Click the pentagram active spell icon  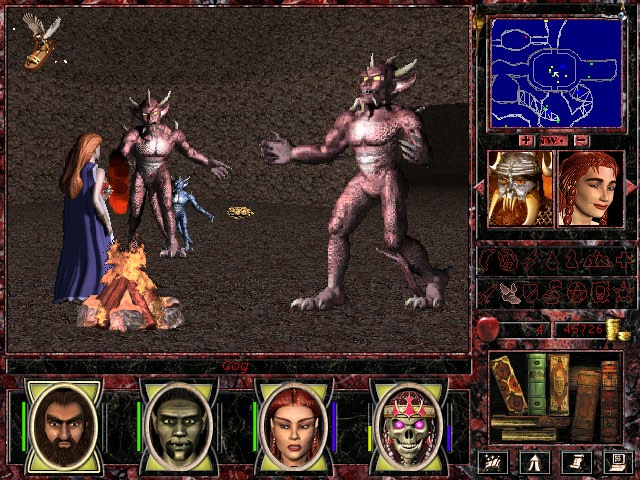click(x=574, y=292)
